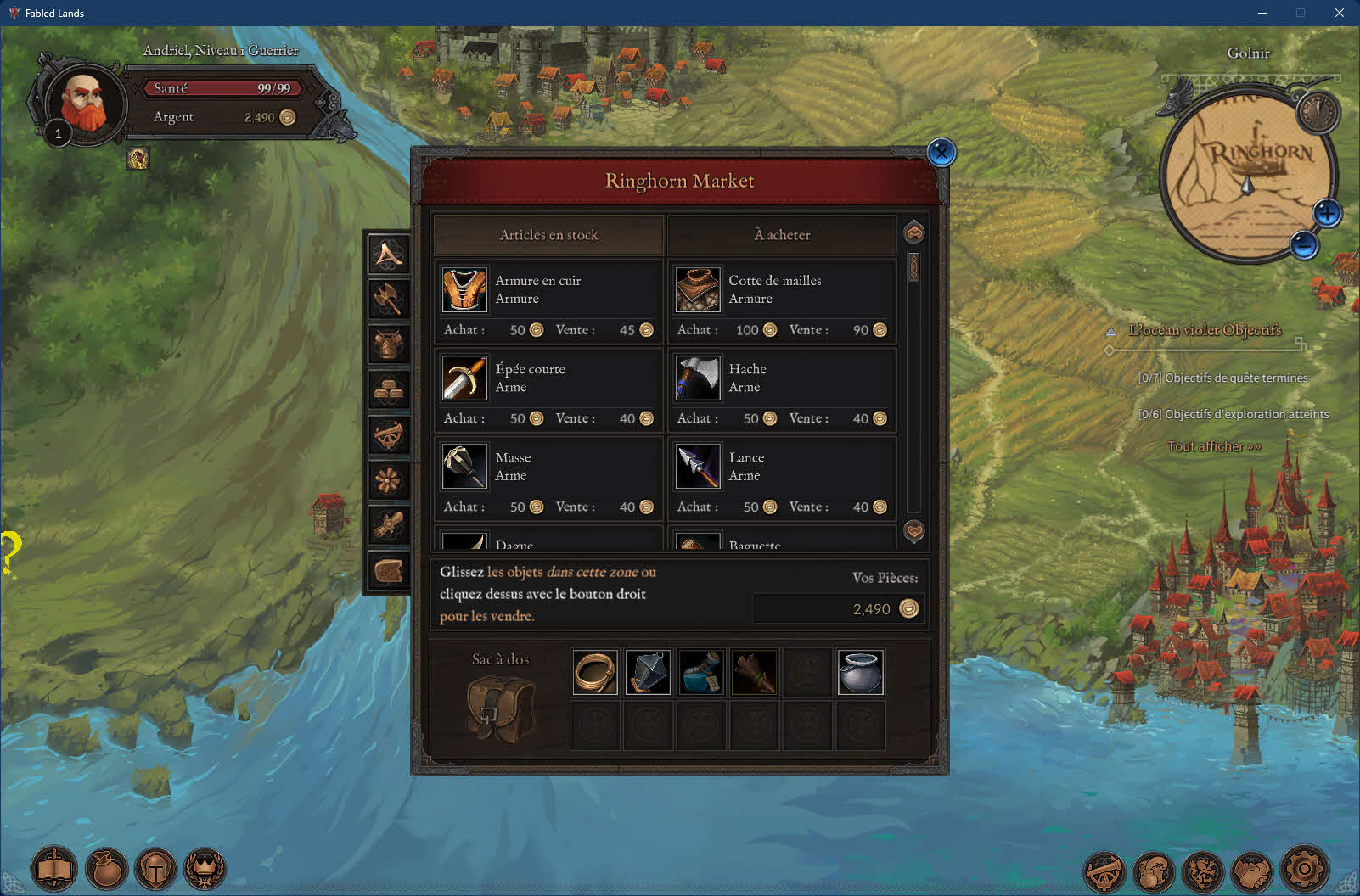The image size is (1360, 896).
Task: Show the gold ingots category tab
Action: click(x=388, y=389)
